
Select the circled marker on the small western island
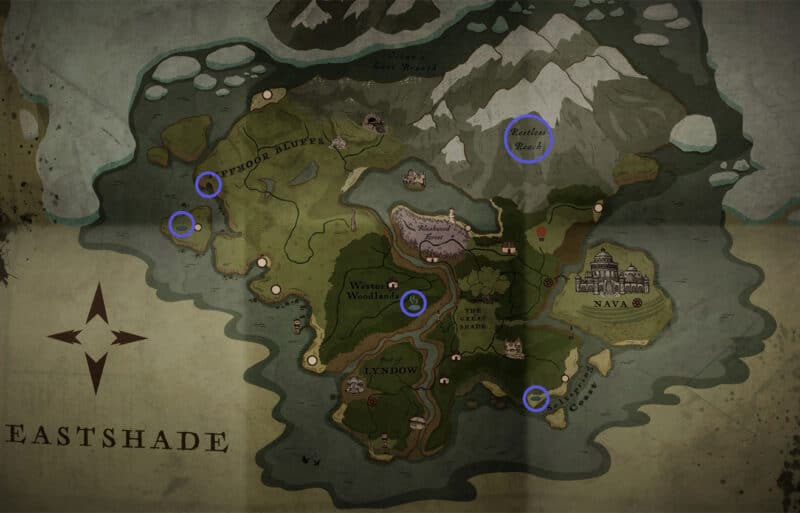(x=181, y=224)
